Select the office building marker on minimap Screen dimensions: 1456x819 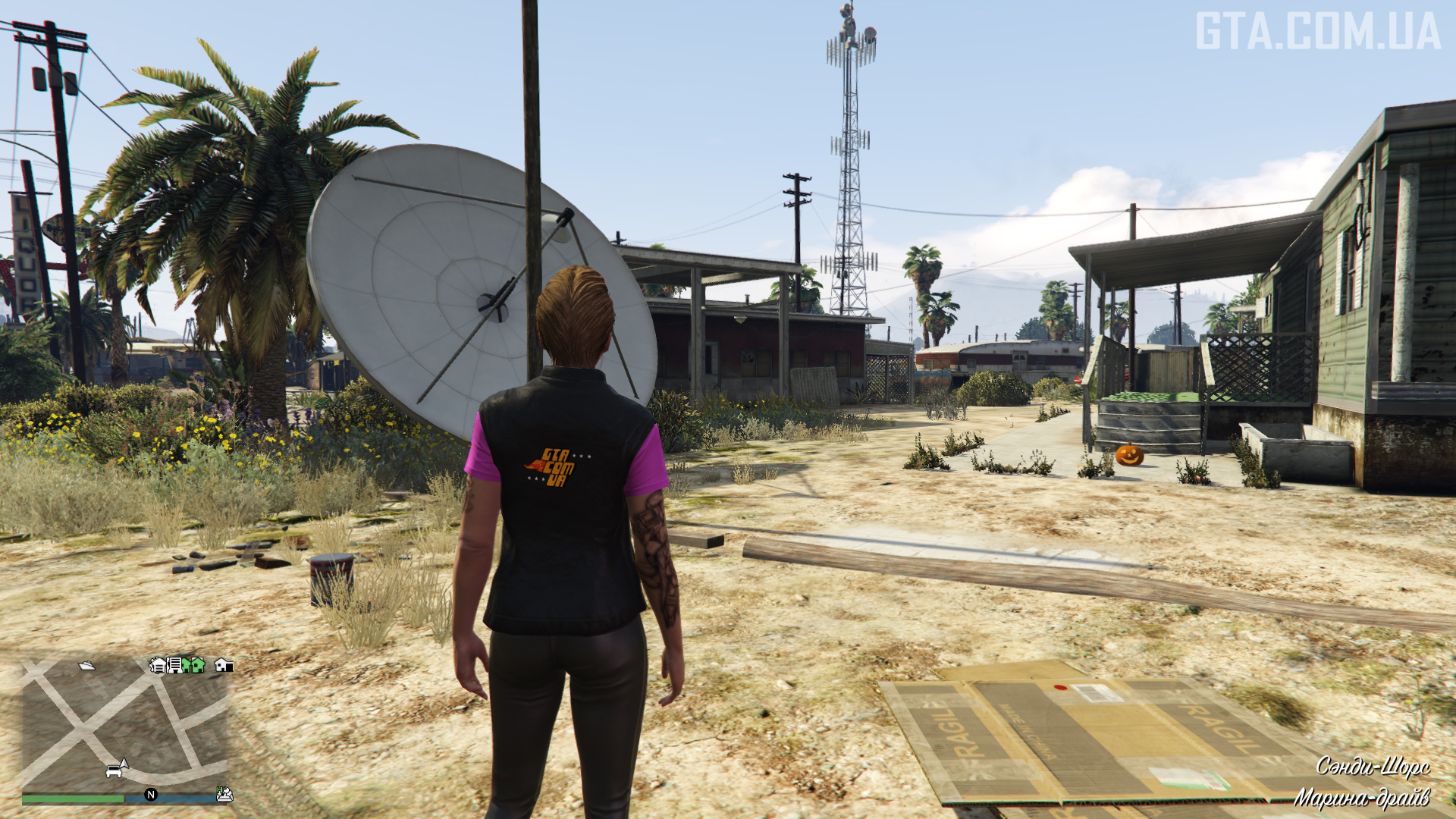174,665
